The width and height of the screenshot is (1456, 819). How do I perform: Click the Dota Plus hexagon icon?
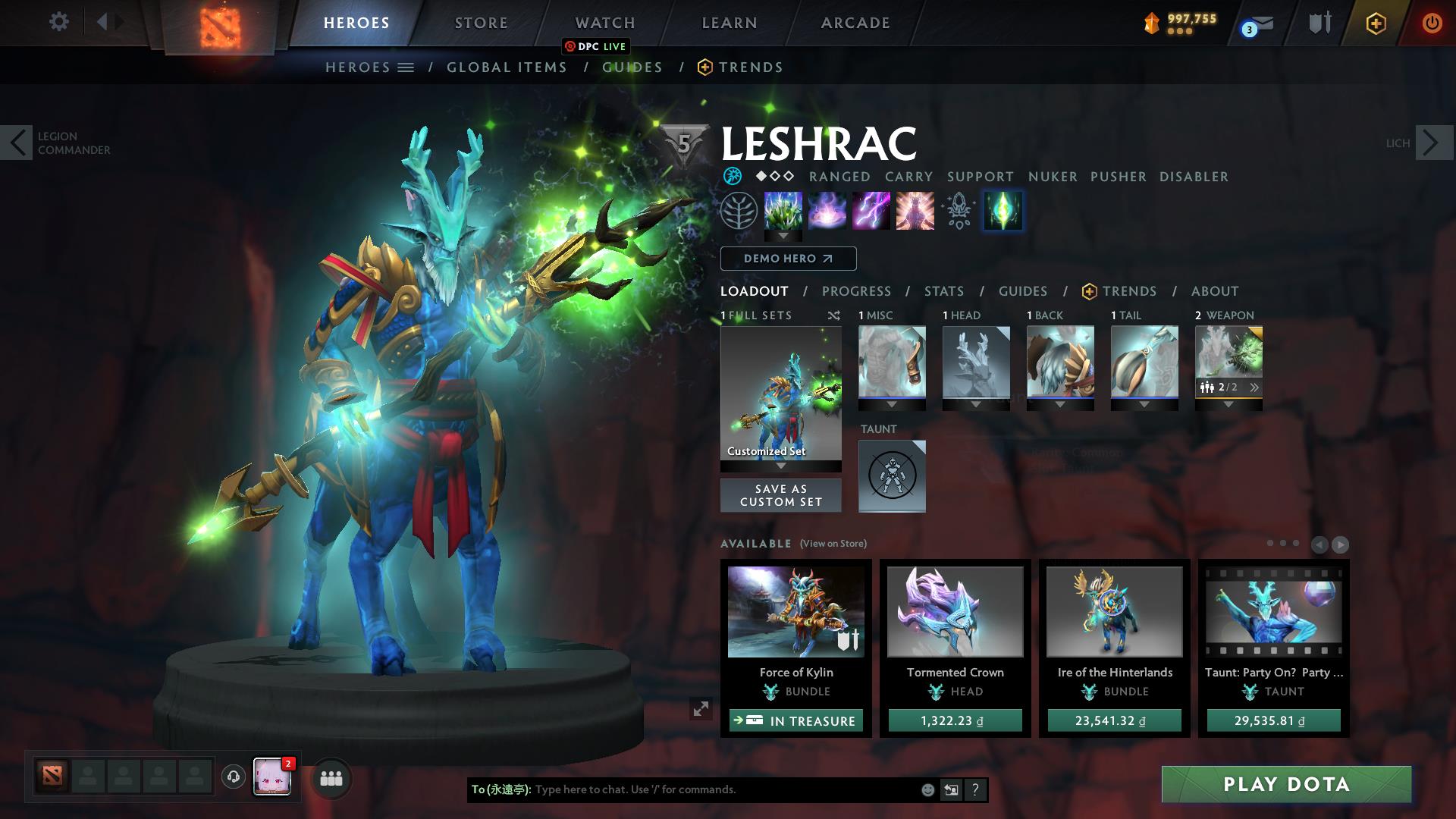[x=1376, y=23]
